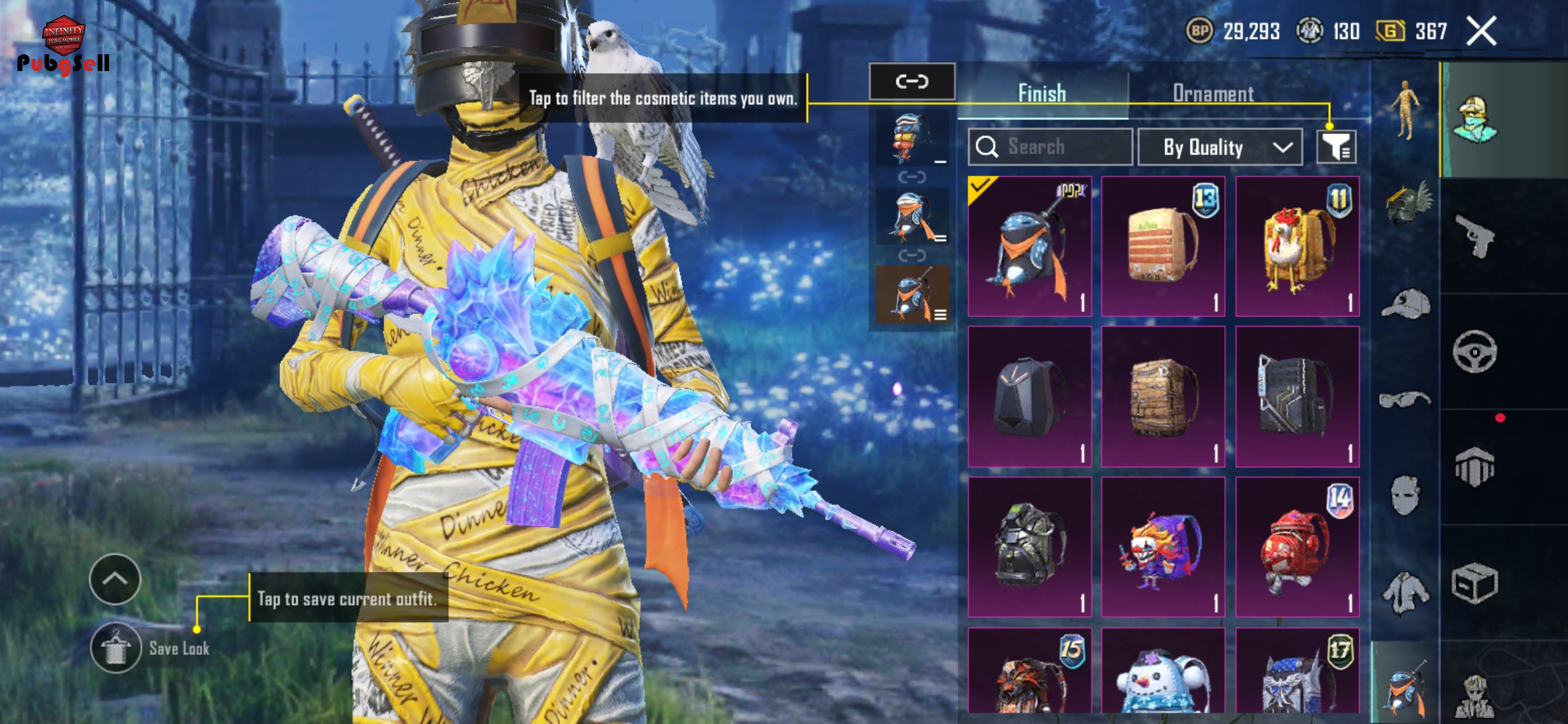Screen dimensions: 1568x724
Task: Save the current outfit look
Action: 116,648
